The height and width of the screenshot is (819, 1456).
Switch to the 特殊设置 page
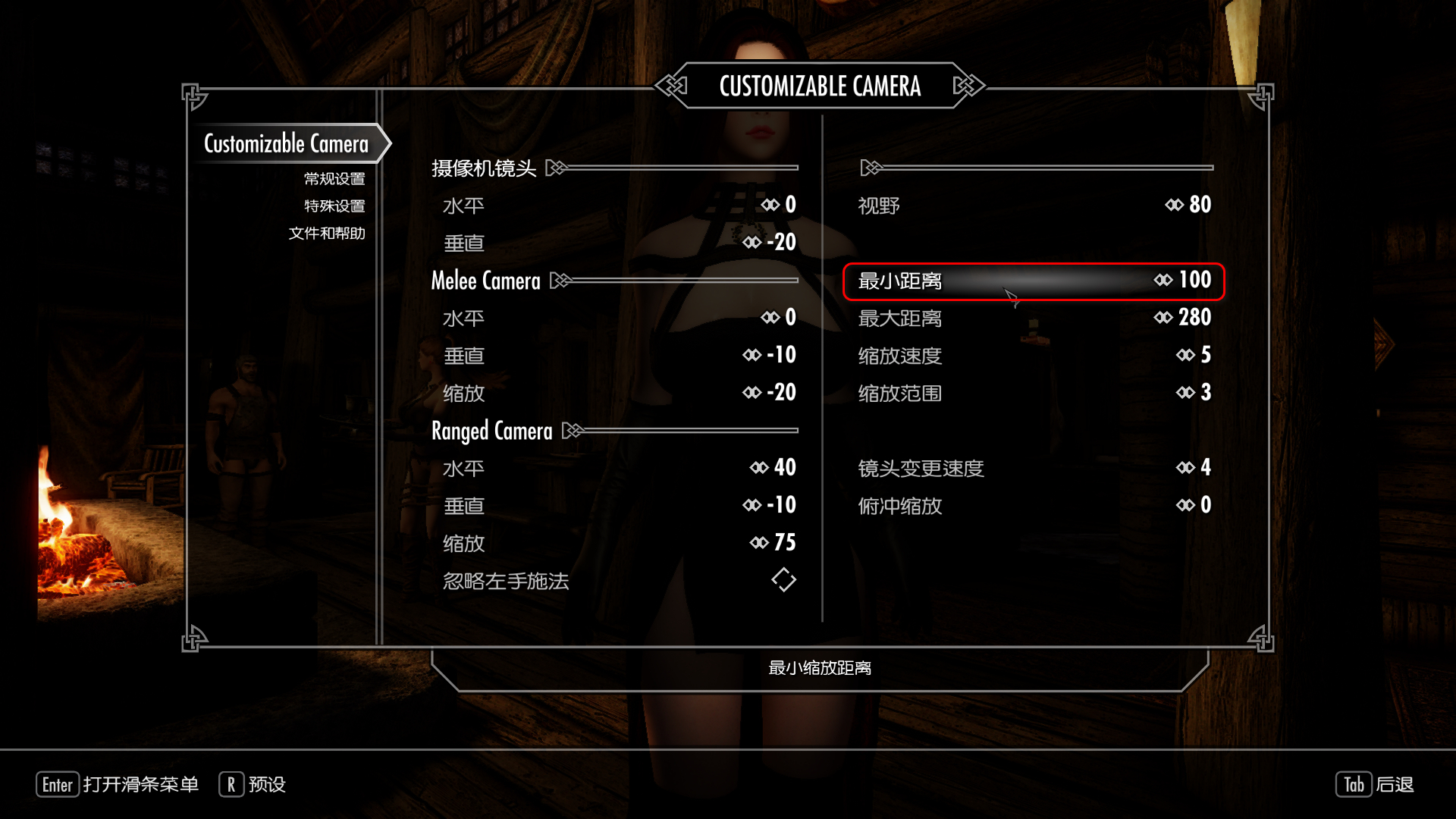click(x=334, y=206)
